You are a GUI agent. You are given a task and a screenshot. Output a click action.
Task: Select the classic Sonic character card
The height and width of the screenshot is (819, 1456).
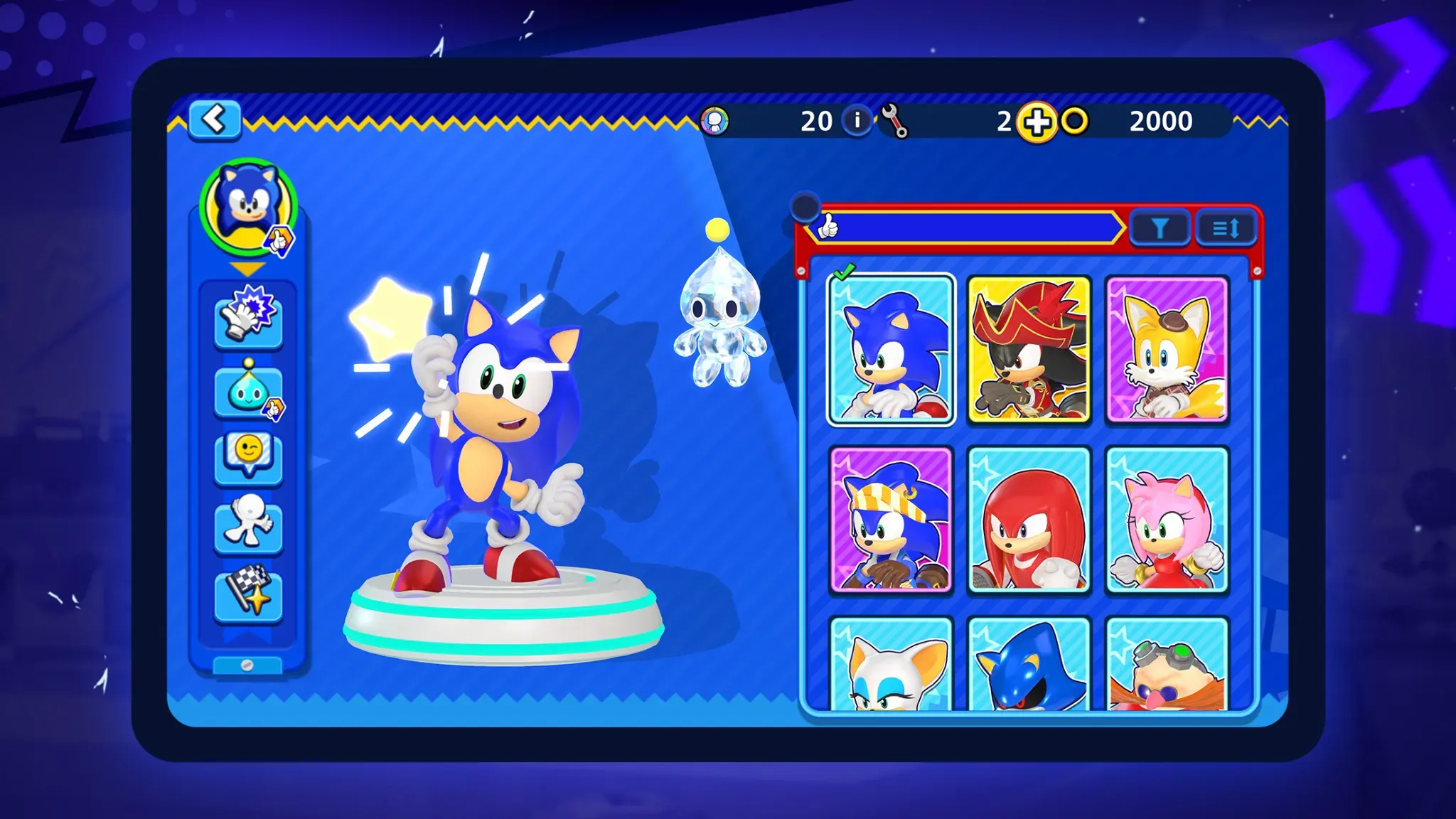891,350
